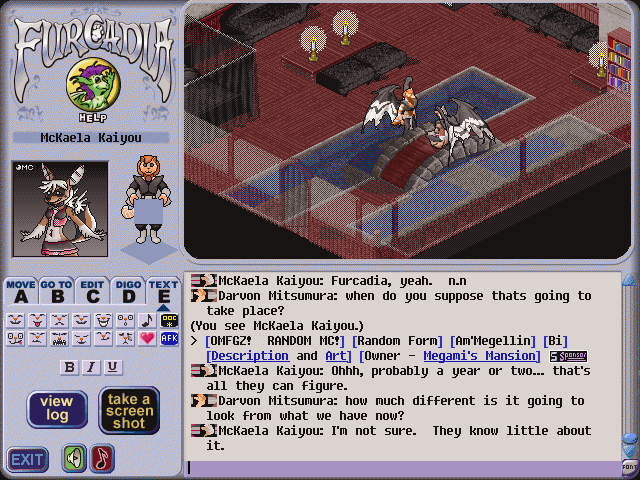Select the TEXT E tab
640x480 pixels.
[x=162, y=291]
